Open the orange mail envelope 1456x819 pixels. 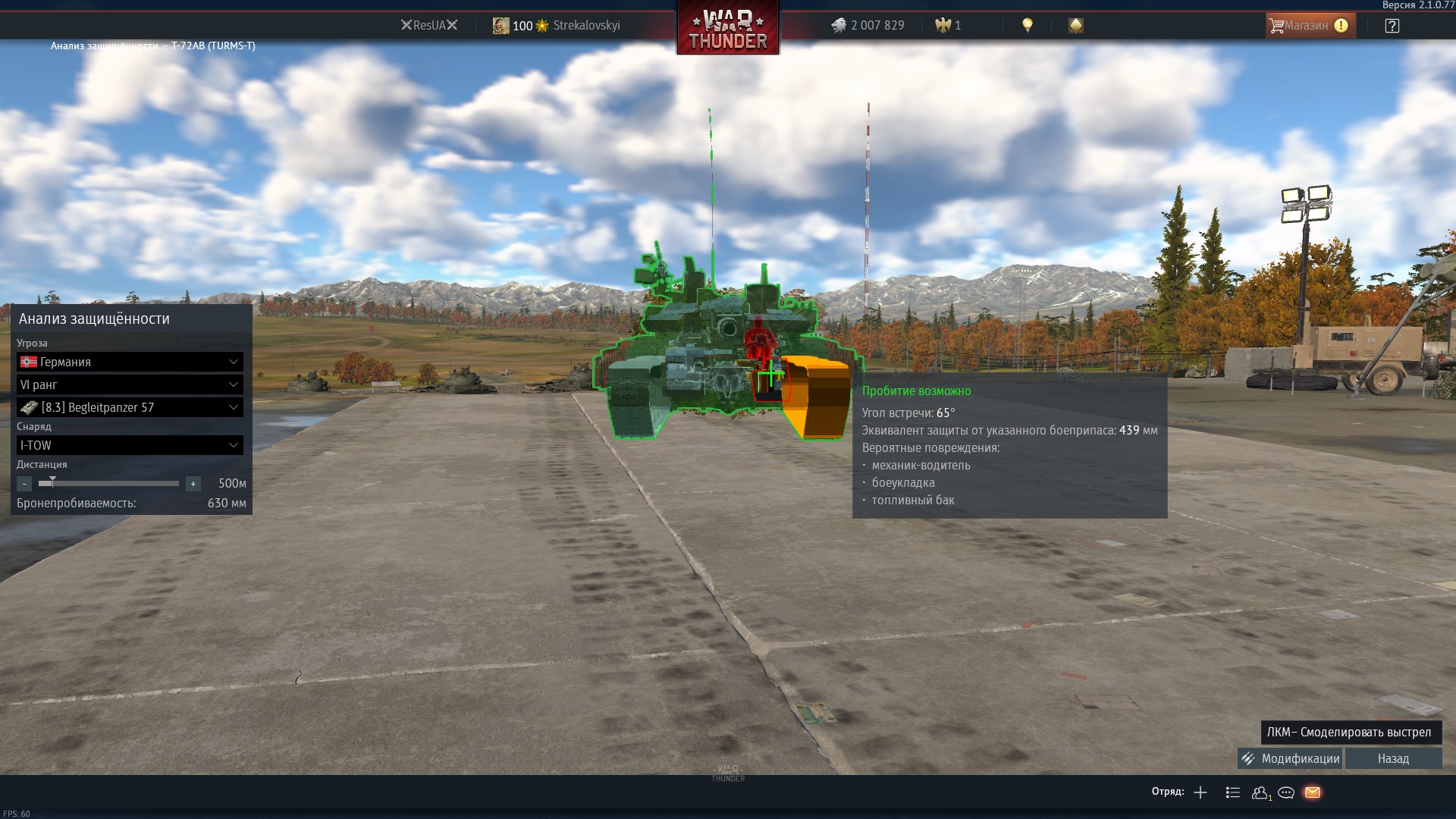1313,792
